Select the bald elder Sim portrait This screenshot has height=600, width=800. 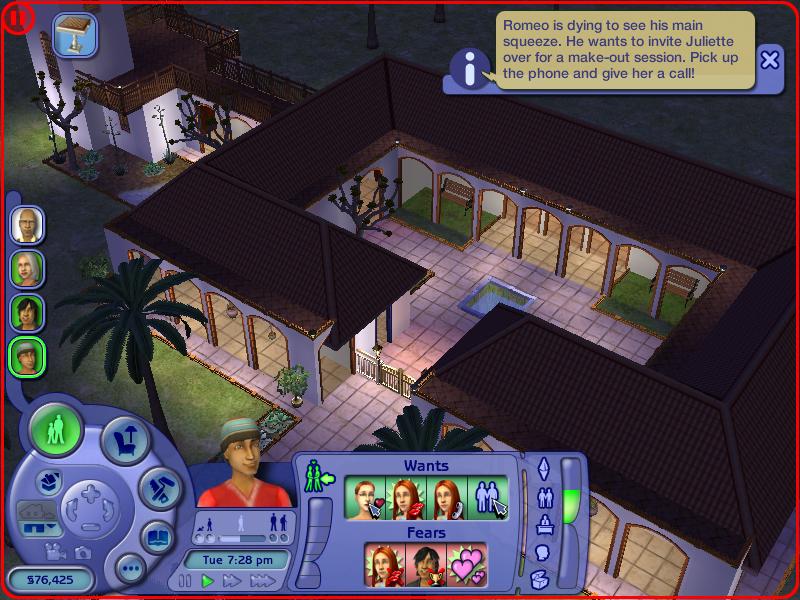click(27, 224)
